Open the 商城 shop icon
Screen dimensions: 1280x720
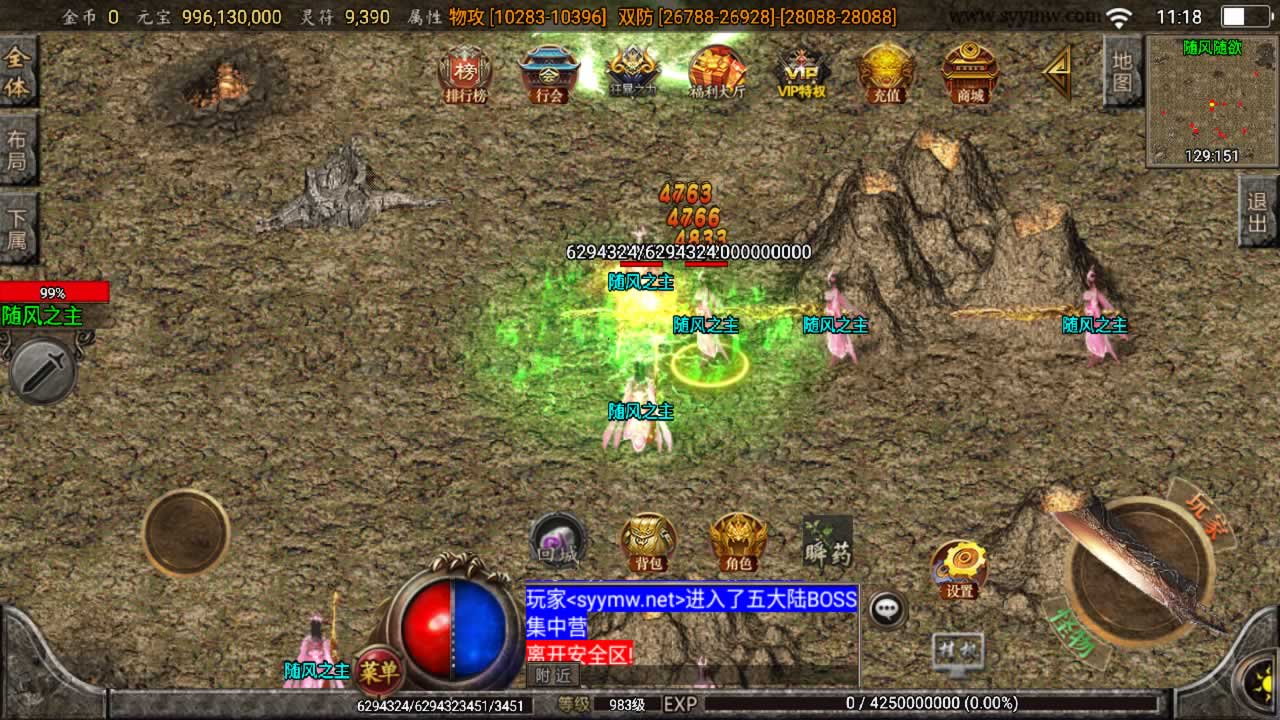970,75
